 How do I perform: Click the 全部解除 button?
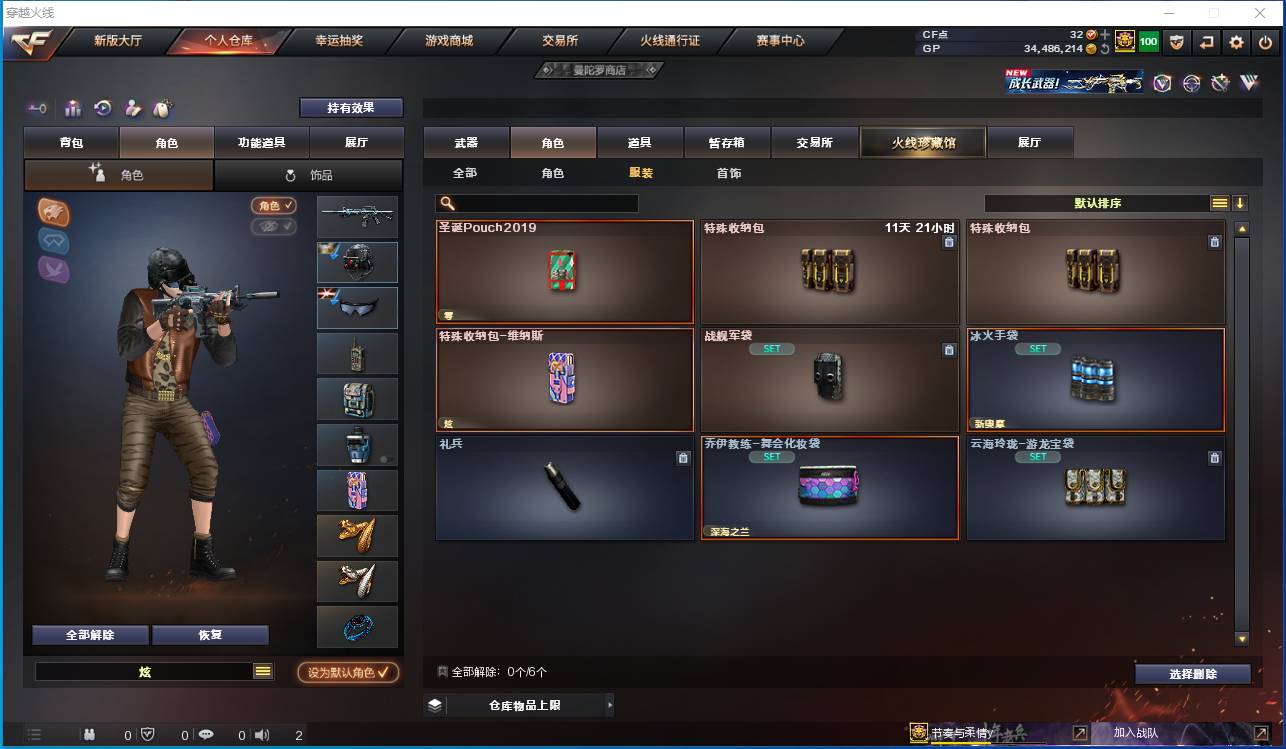[89, 634]
